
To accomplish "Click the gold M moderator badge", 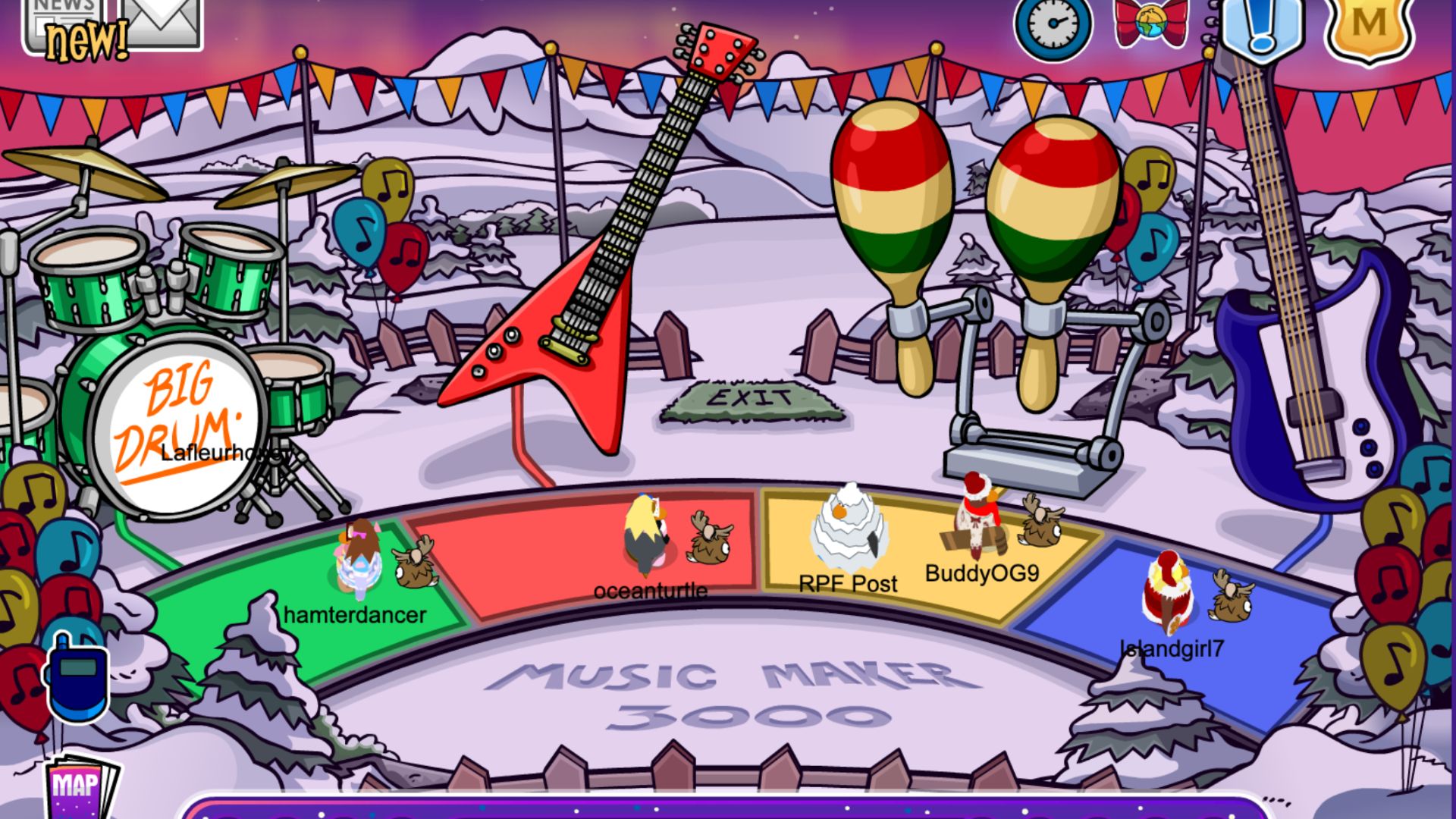I will click(x=1369, y=27).
